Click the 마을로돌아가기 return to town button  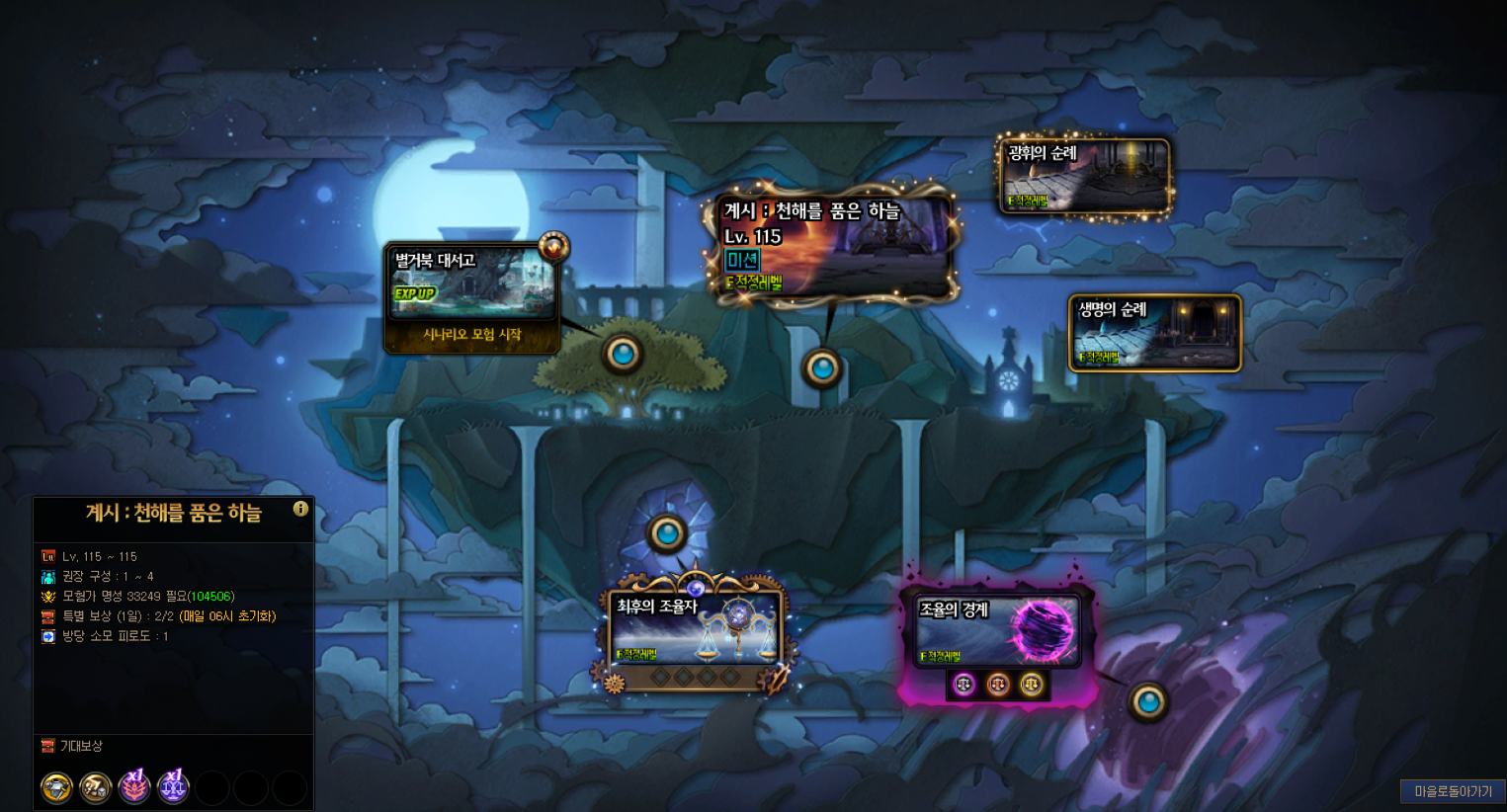pyautogui.click(x=1453, y=791)
